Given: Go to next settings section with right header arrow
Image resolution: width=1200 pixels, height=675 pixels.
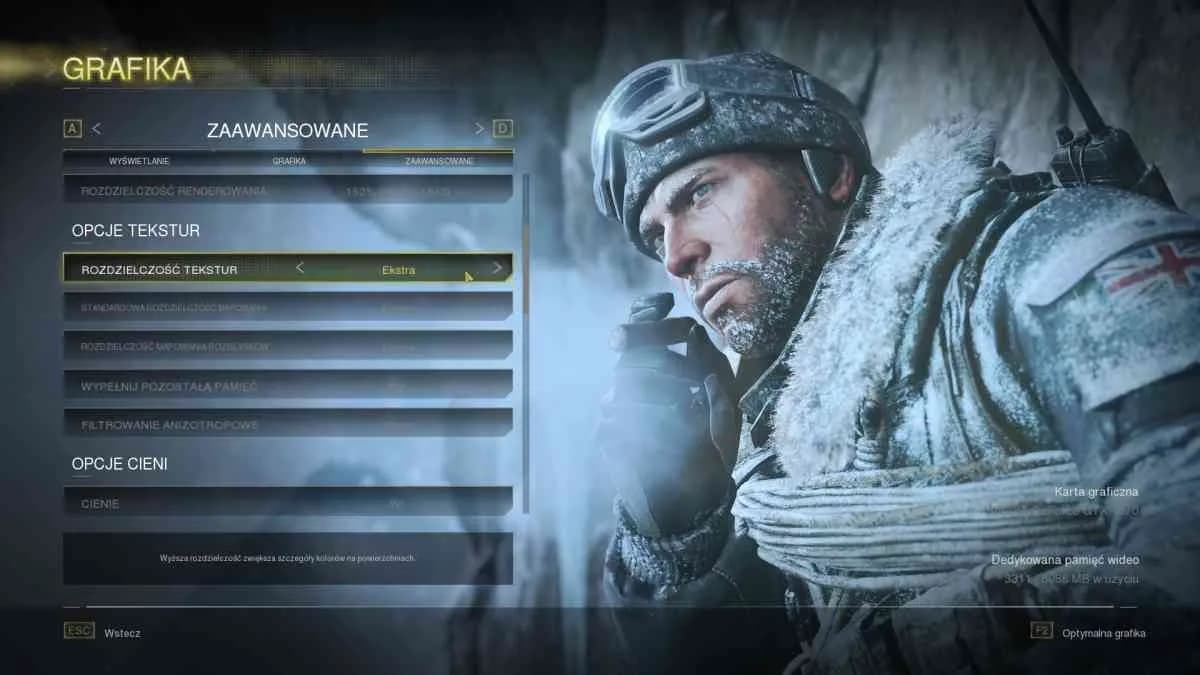Looking at the screenshot, I should pyautogui.click(x=479, y=129).
